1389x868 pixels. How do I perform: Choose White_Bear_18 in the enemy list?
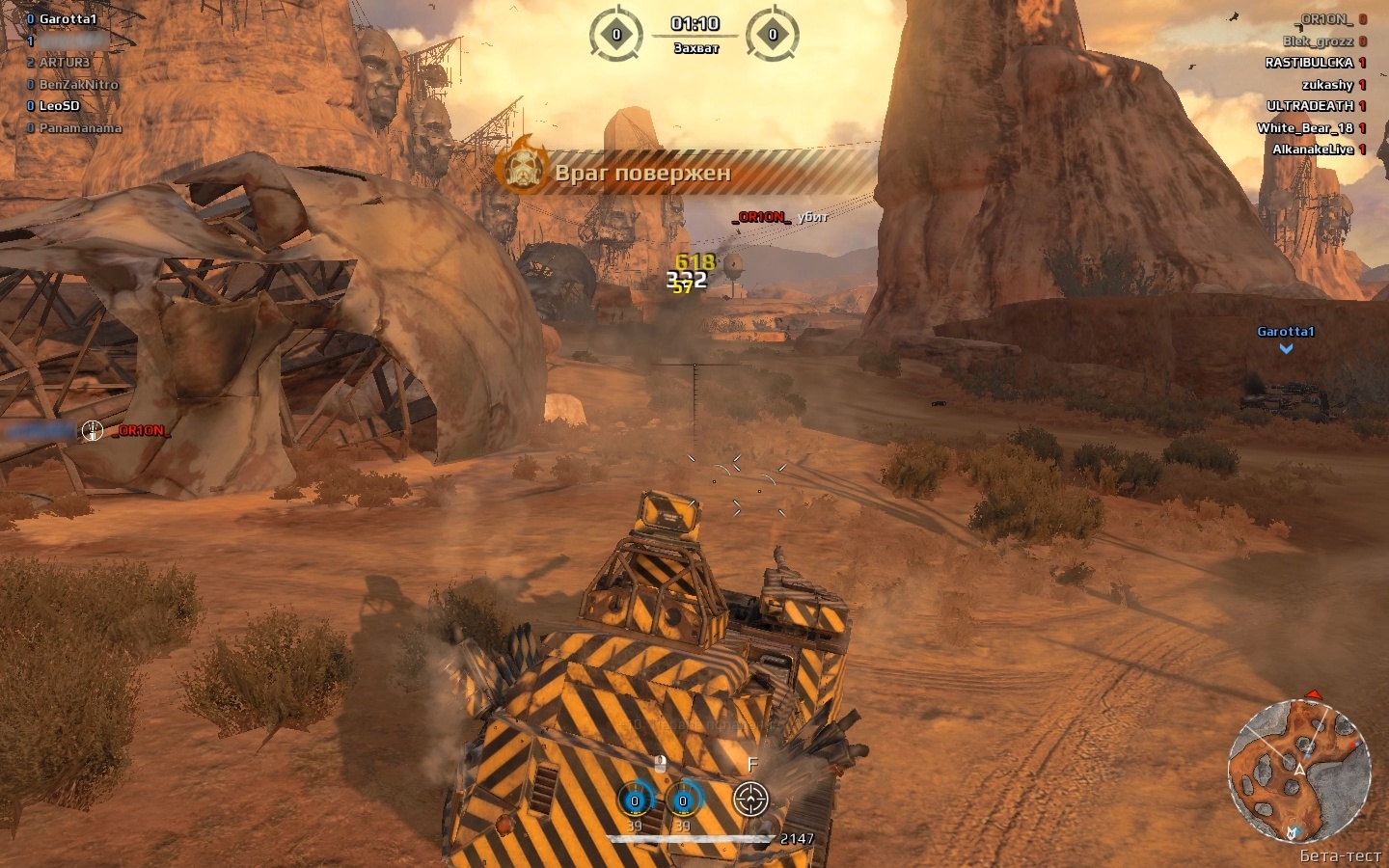pyautogui.click(x=1305, y=128)
